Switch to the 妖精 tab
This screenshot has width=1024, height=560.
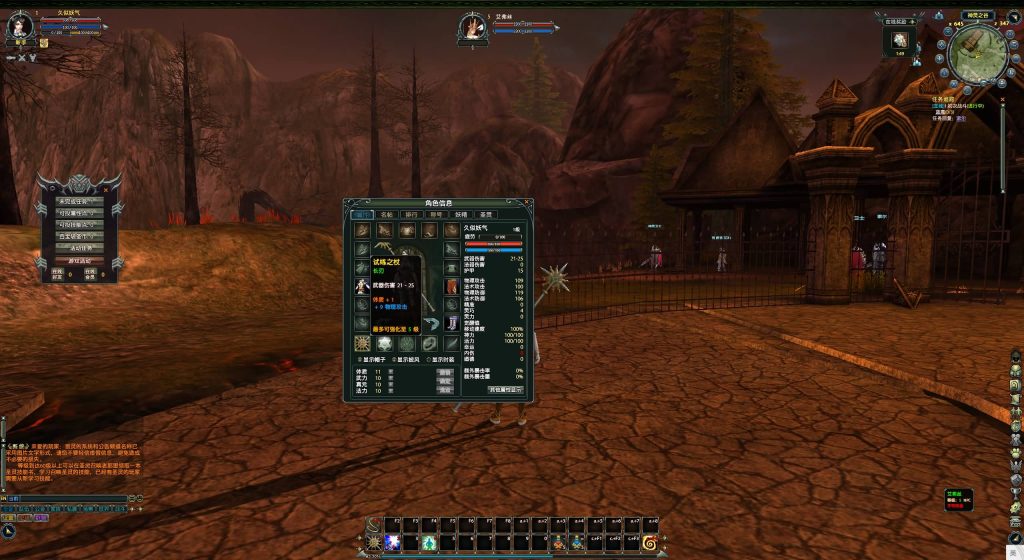[x=461, y=214]
